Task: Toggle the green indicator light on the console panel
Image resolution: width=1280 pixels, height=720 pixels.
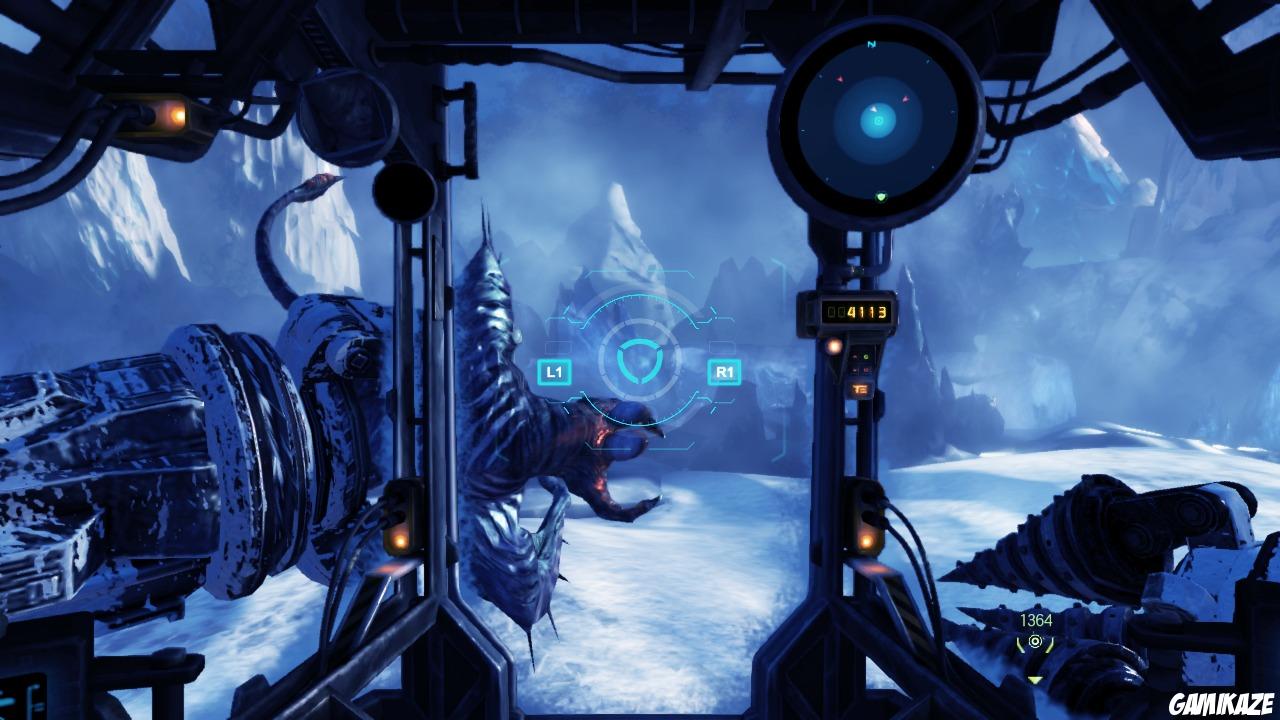Action: tap(865, 356)
